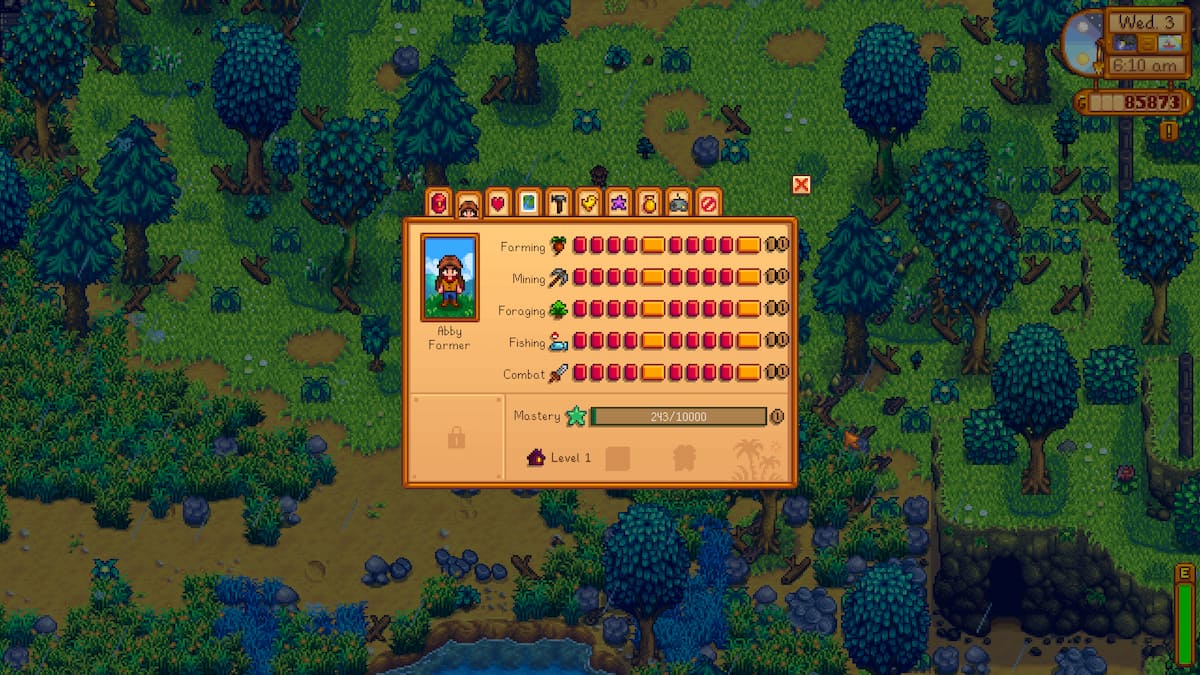Click the Combat sword skill icon
1200x675 pixels.
point(558,374)
